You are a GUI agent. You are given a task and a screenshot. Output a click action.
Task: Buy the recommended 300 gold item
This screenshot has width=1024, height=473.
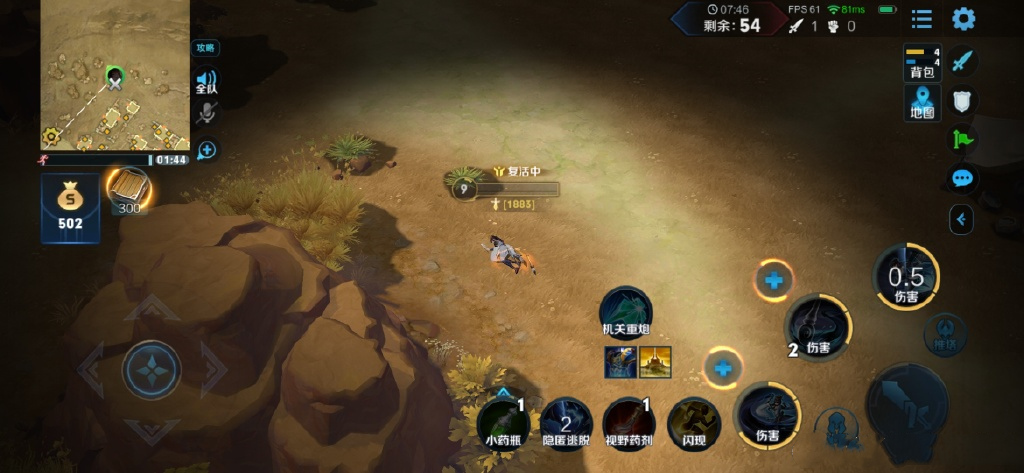[x=128, y=188]
